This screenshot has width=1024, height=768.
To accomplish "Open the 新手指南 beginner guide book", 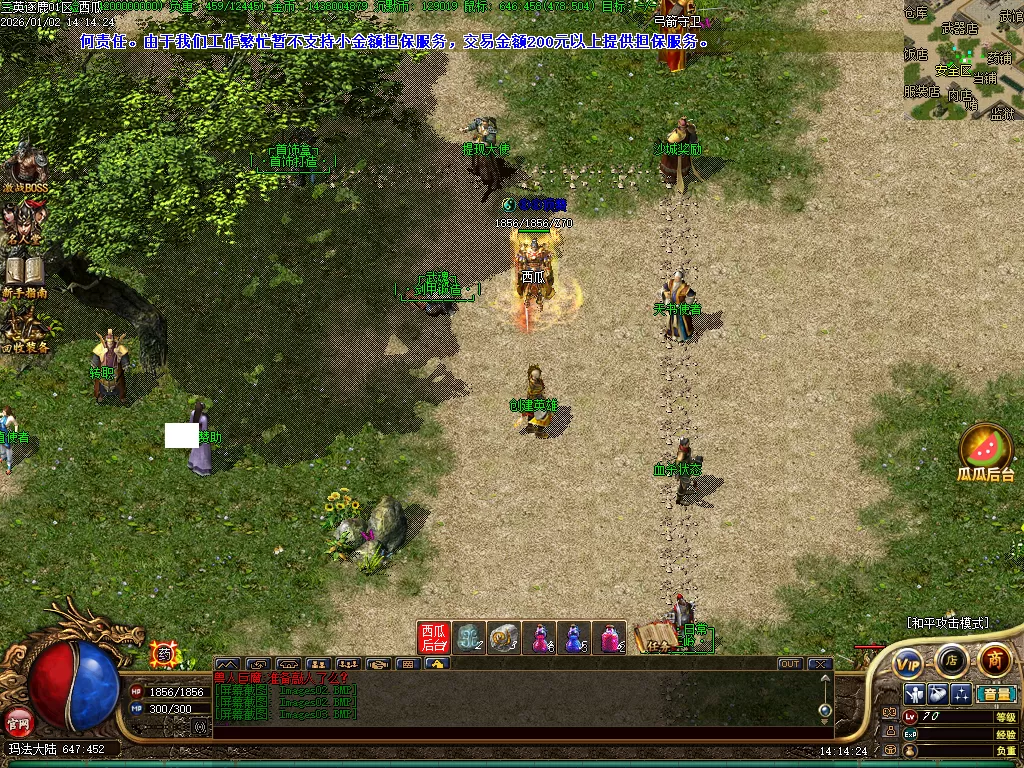I will click(x=24, y=275).
